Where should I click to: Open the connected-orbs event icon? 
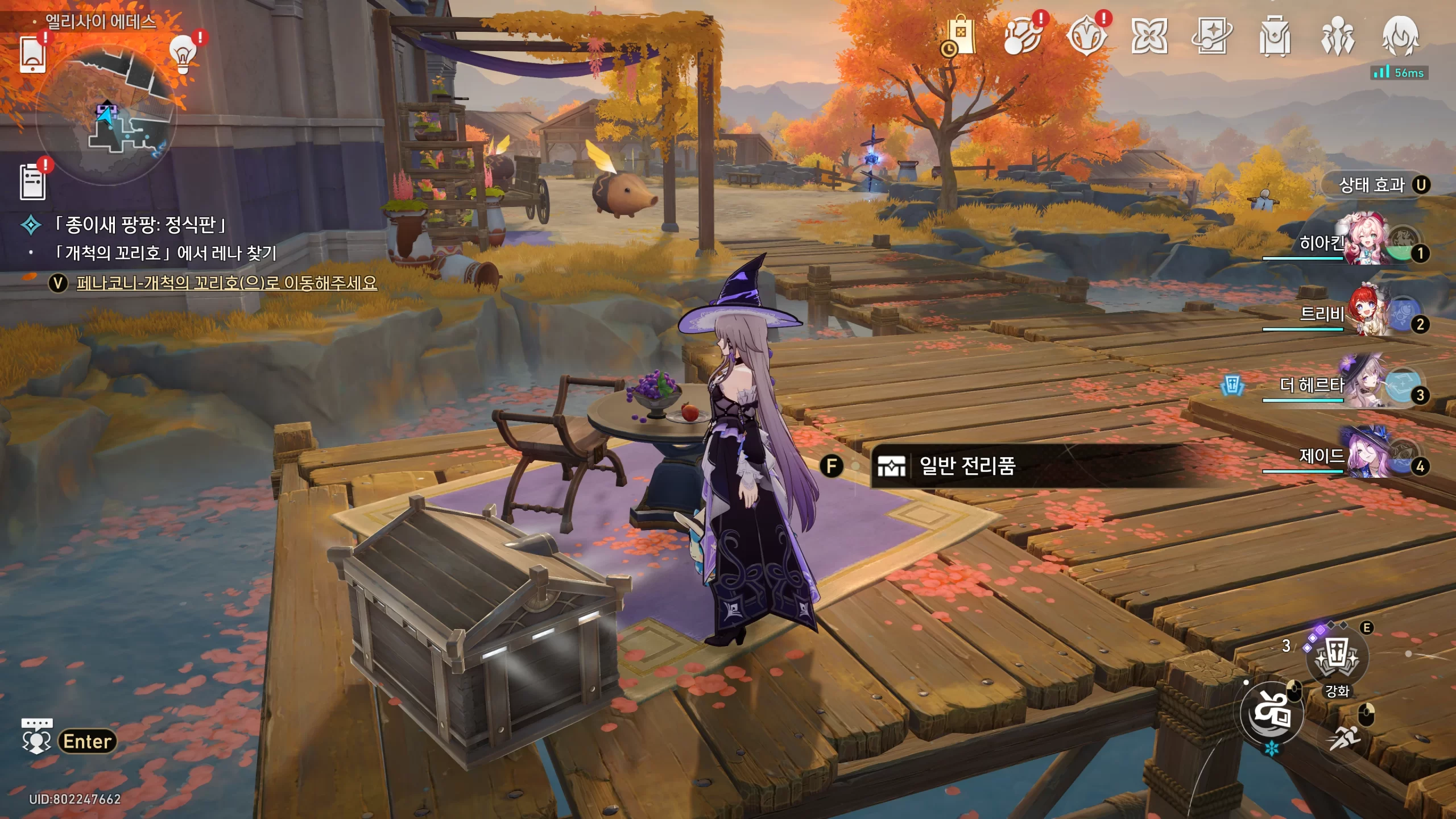(x=1023, y=36)
